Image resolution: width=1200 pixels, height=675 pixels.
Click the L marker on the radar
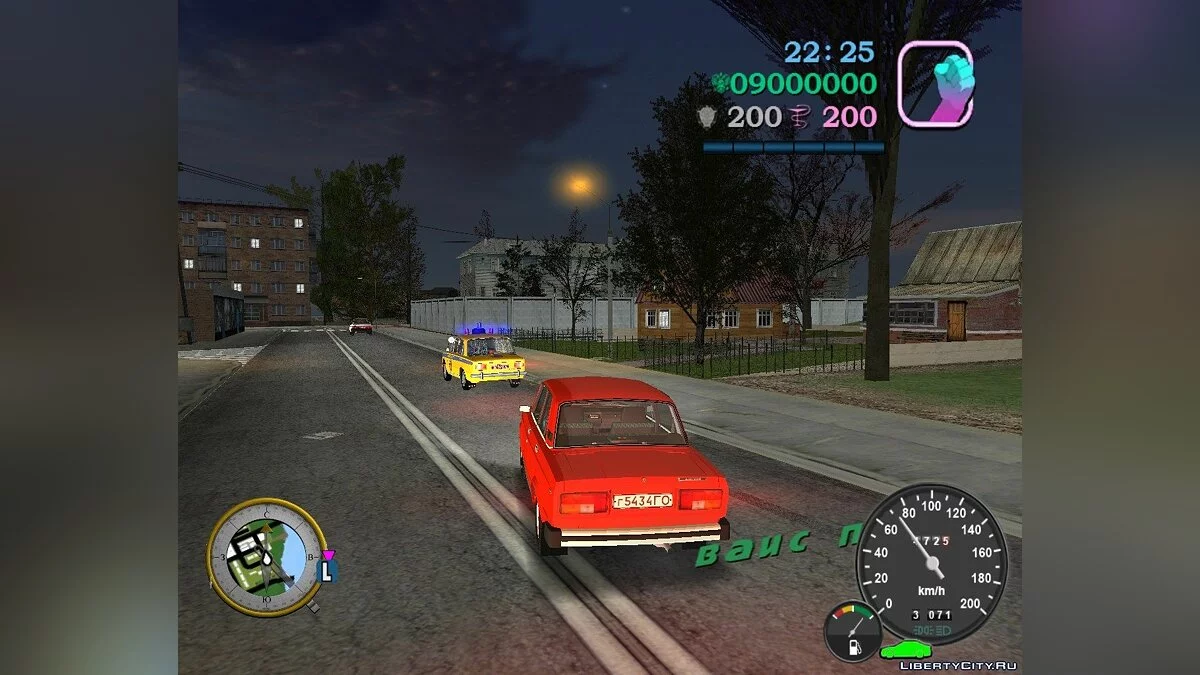(327, 571)
